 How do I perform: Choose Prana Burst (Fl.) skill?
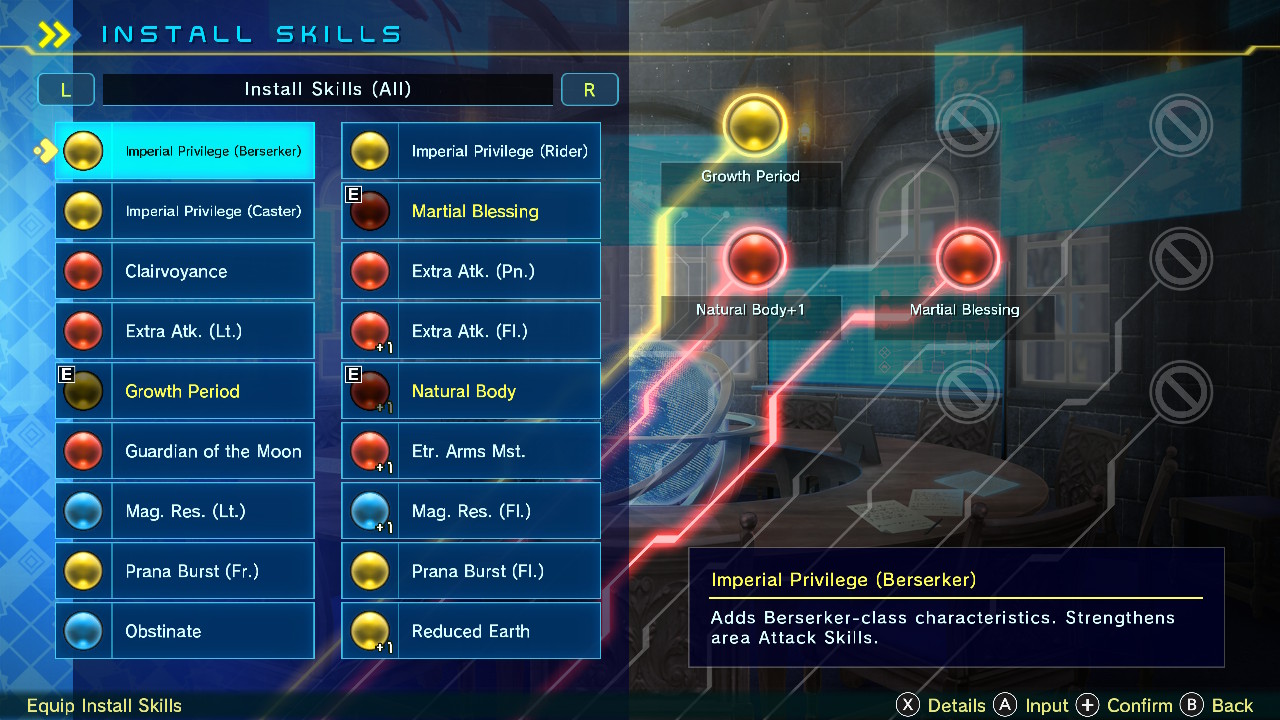tap(471, 571)
